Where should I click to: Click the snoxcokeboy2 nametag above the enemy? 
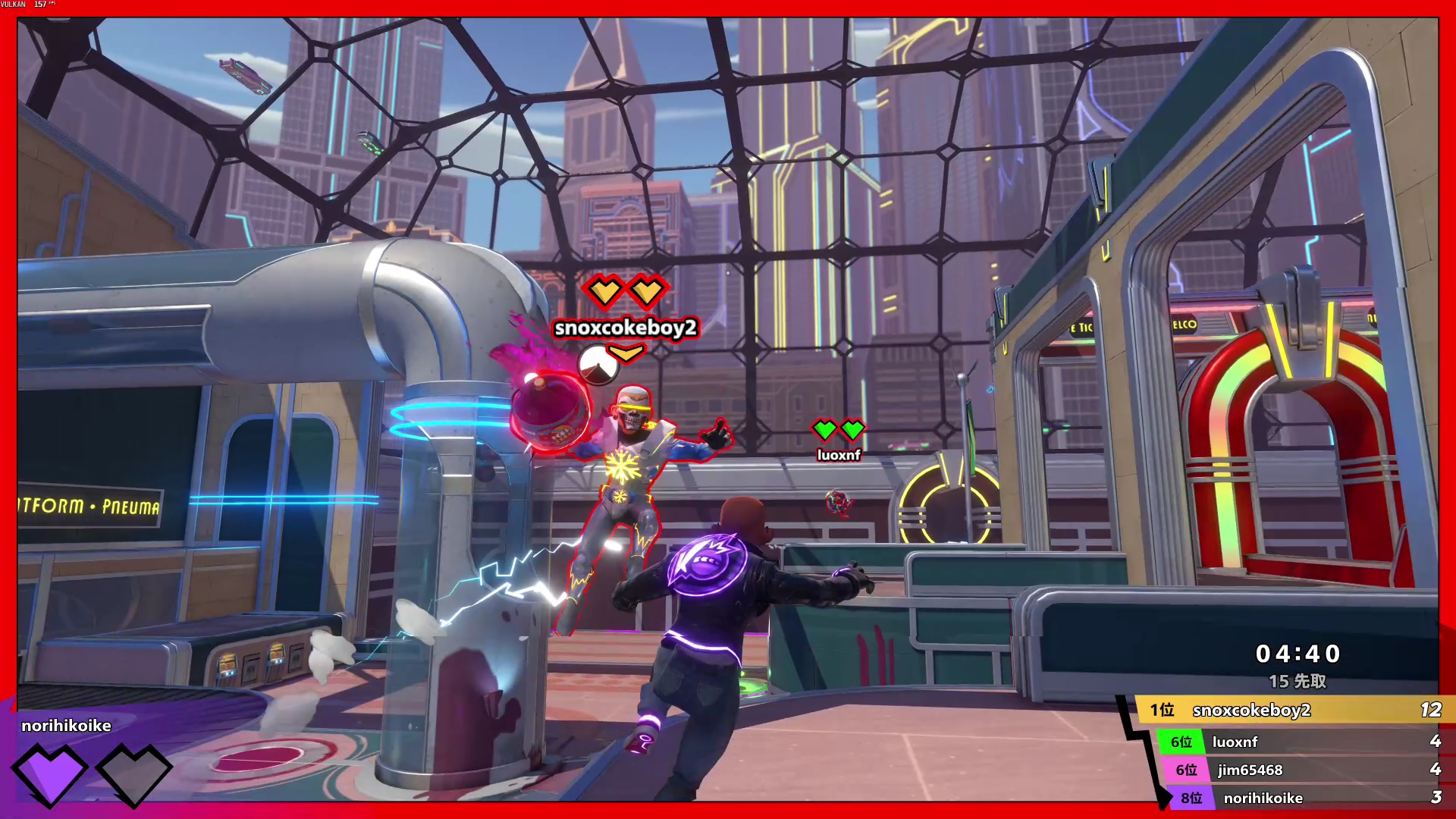626,328
